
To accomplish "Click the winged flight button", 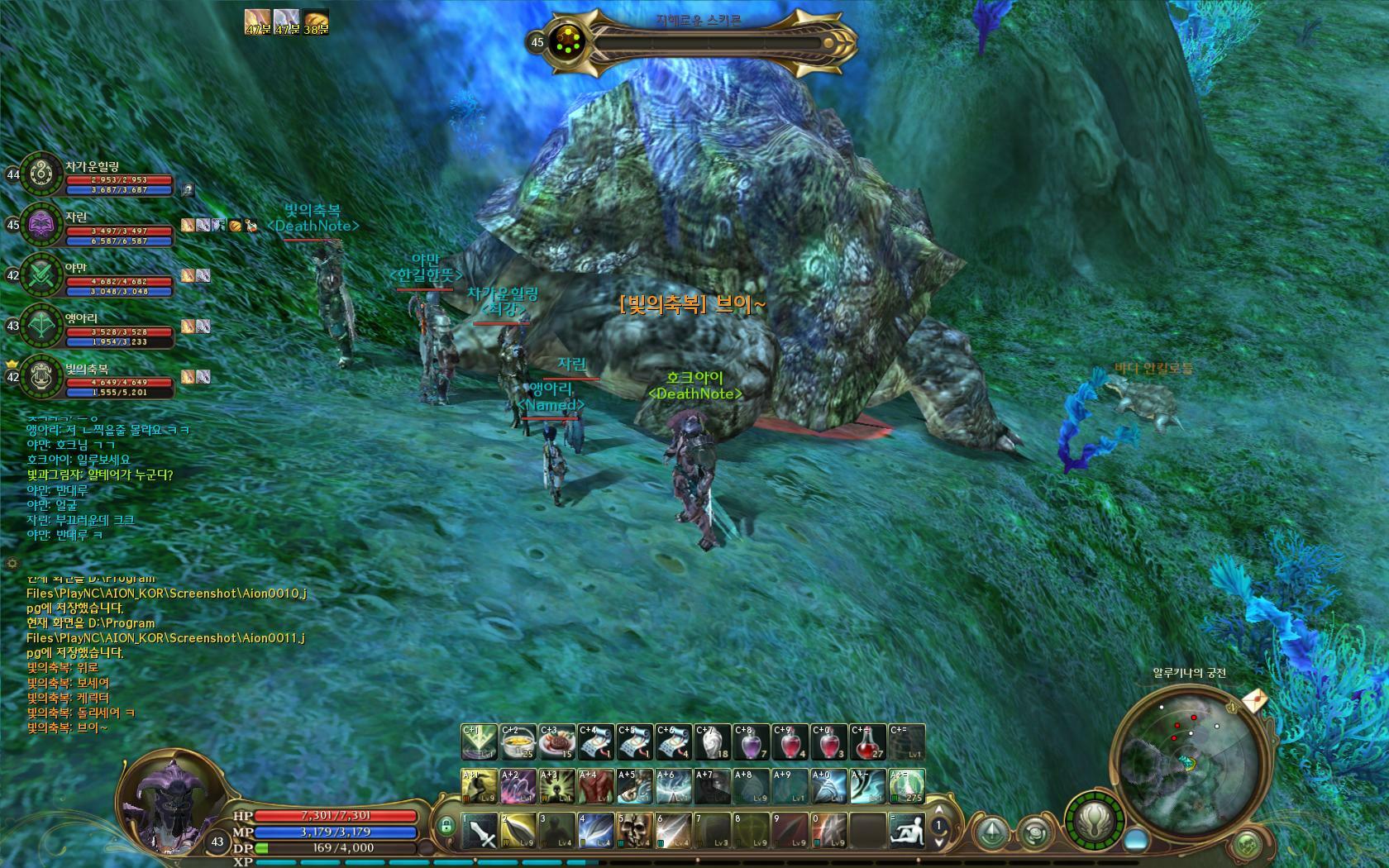I will click(x=993, y=832).
